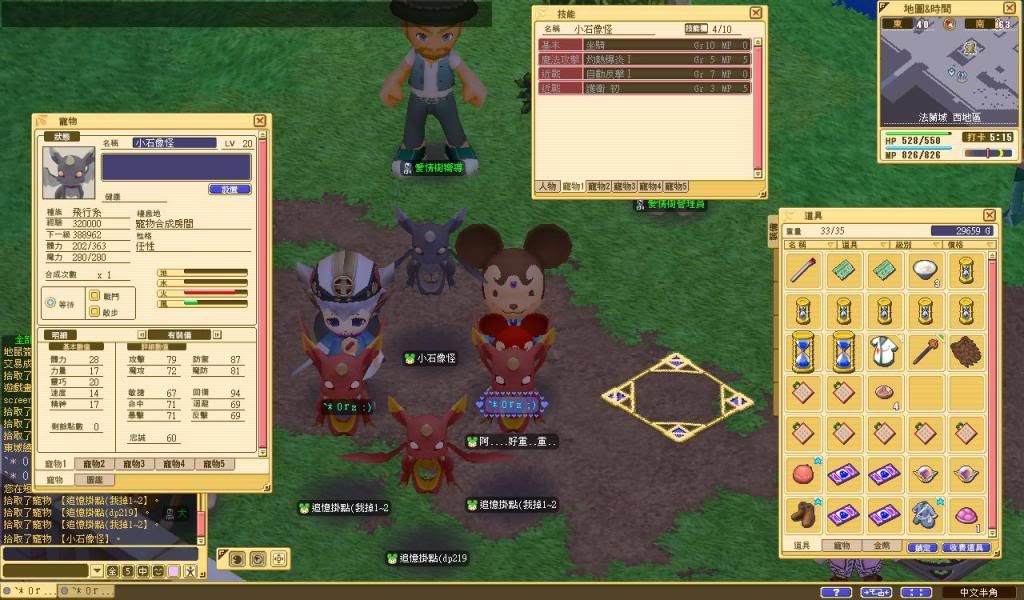Open the 金幣 tab in inventory
This screenshot has width=1024, height=600.
pos(881,546)
